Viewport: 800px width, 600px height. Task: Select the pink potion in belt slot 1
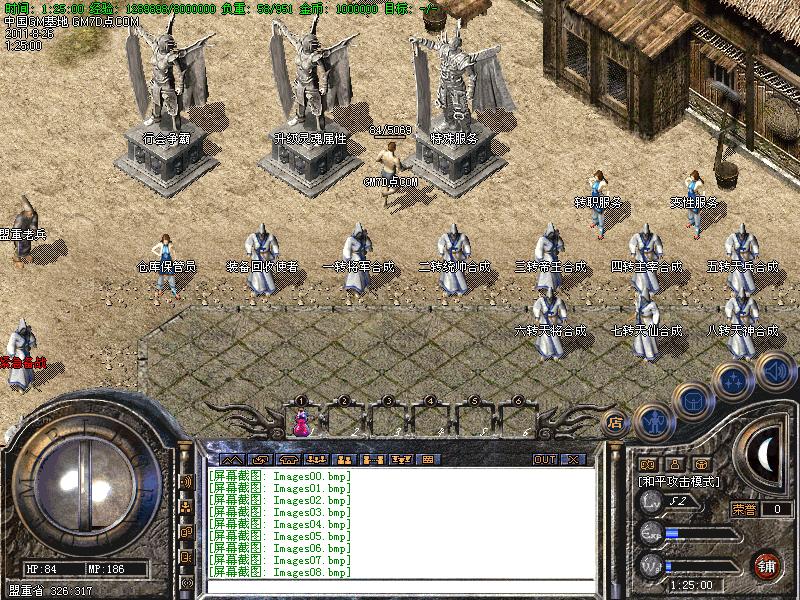click(300, 424)
